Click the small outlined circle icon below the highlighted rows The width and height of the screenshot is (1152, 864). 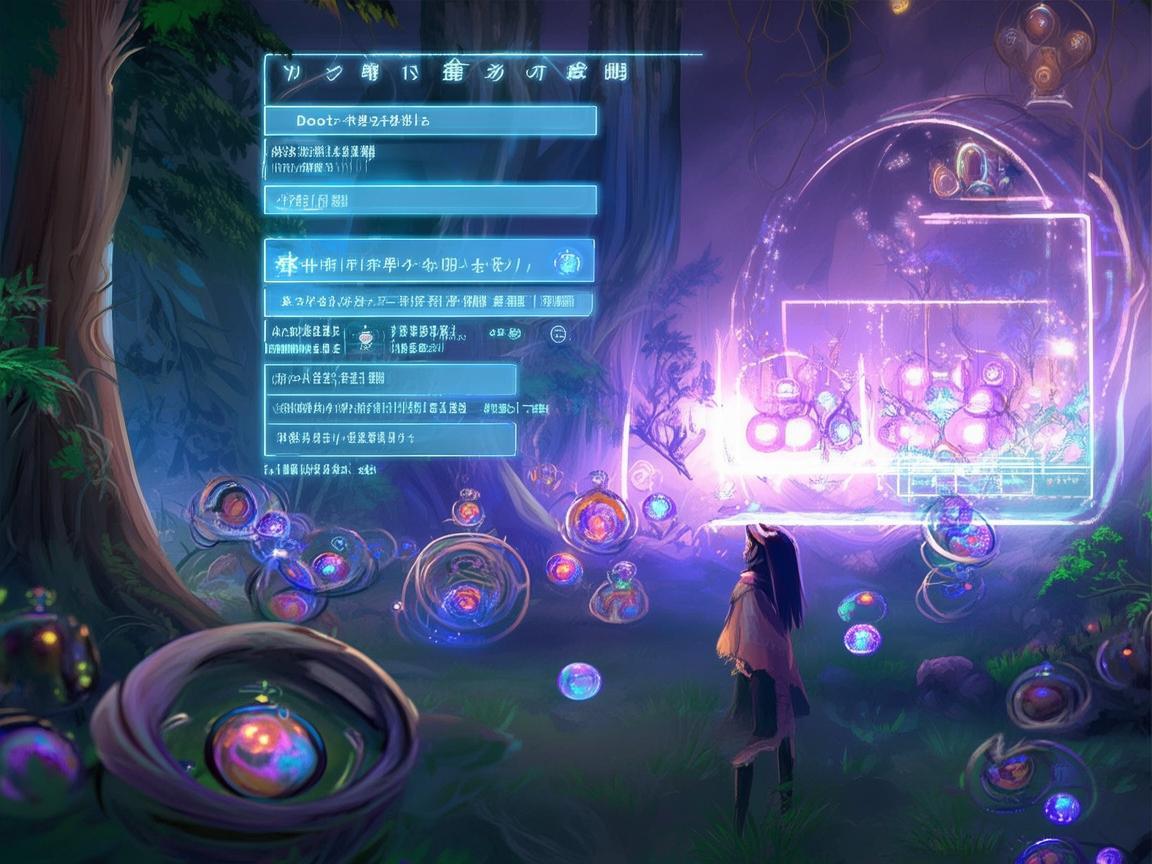(x=558, y=335)
